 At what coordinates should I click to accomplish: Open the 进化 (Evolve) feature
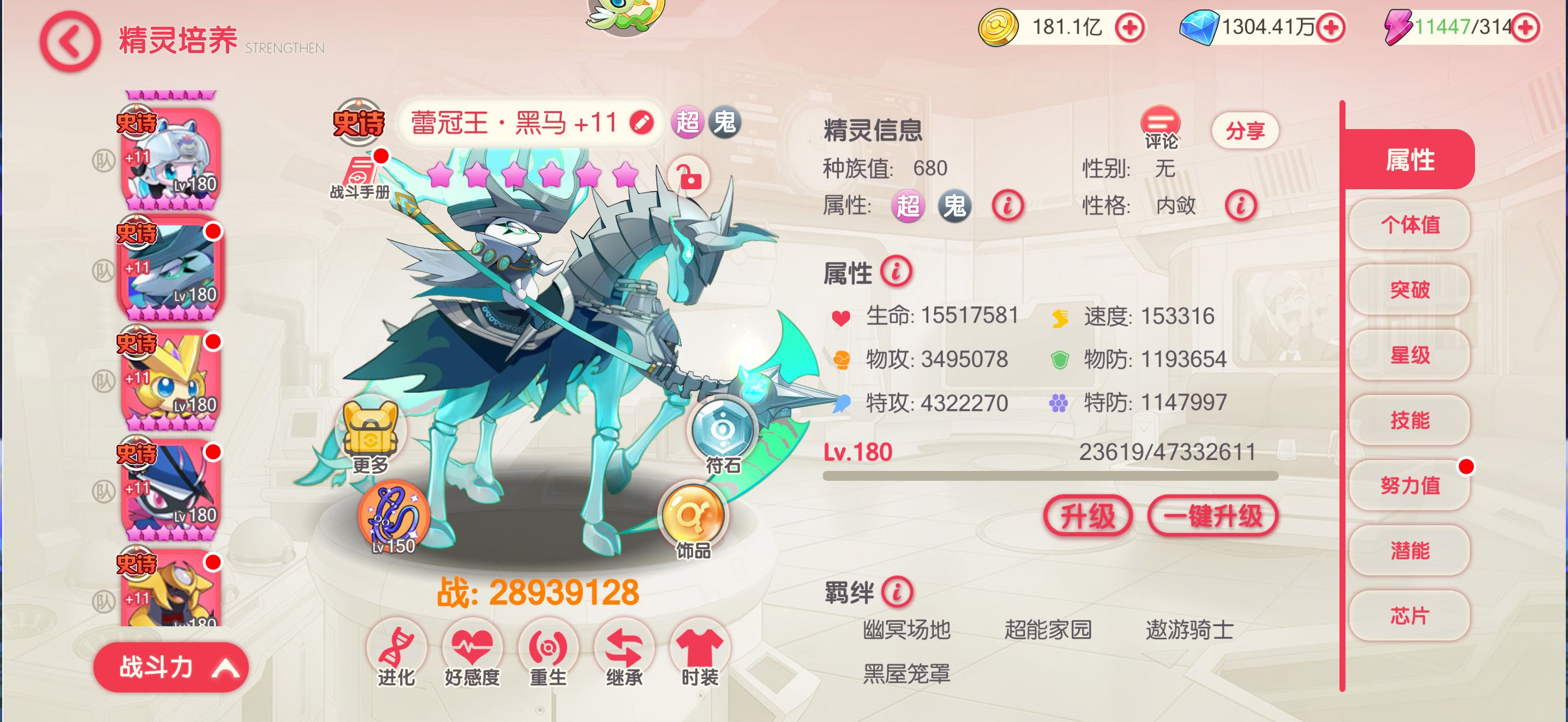click(398, 651)
